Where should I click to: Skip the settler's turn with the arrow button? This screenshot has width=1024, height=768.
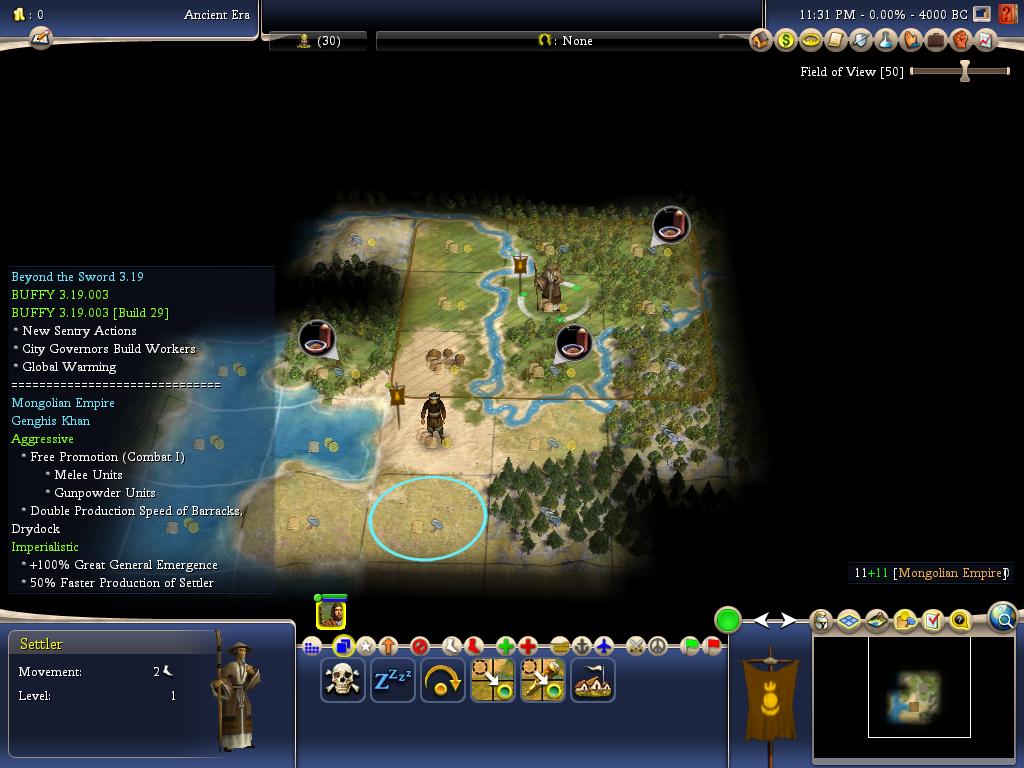[x=442, y=680]
